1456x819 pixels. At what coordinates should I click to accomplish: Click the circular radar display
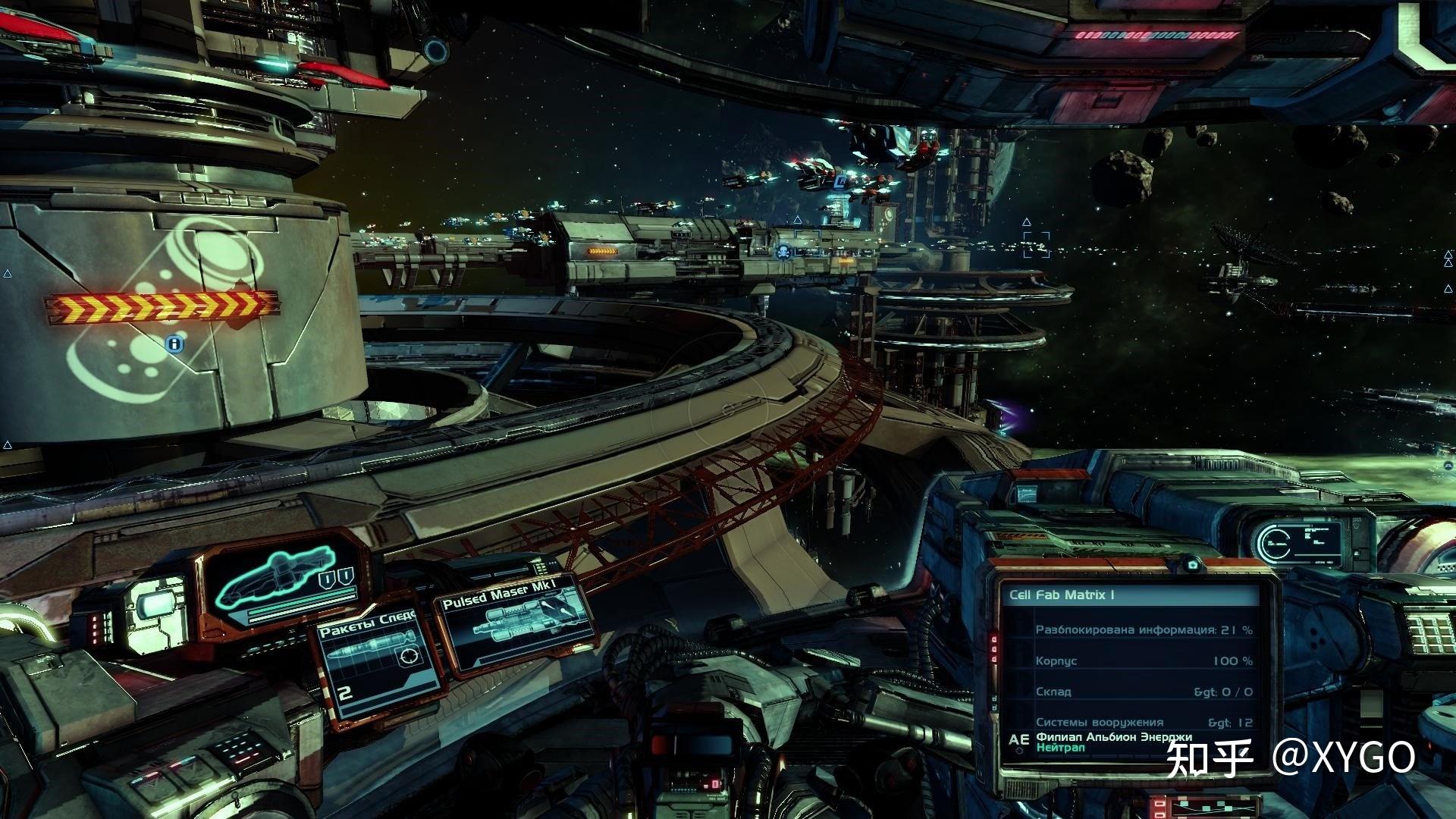[x=1276, y=543]
